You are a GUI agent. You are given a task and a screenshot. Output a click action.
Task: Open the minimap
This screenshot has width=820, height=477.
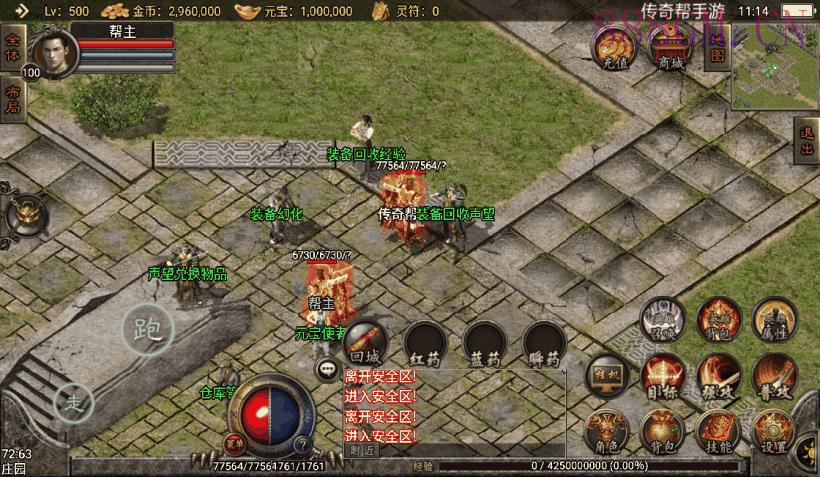pos(774,69)
